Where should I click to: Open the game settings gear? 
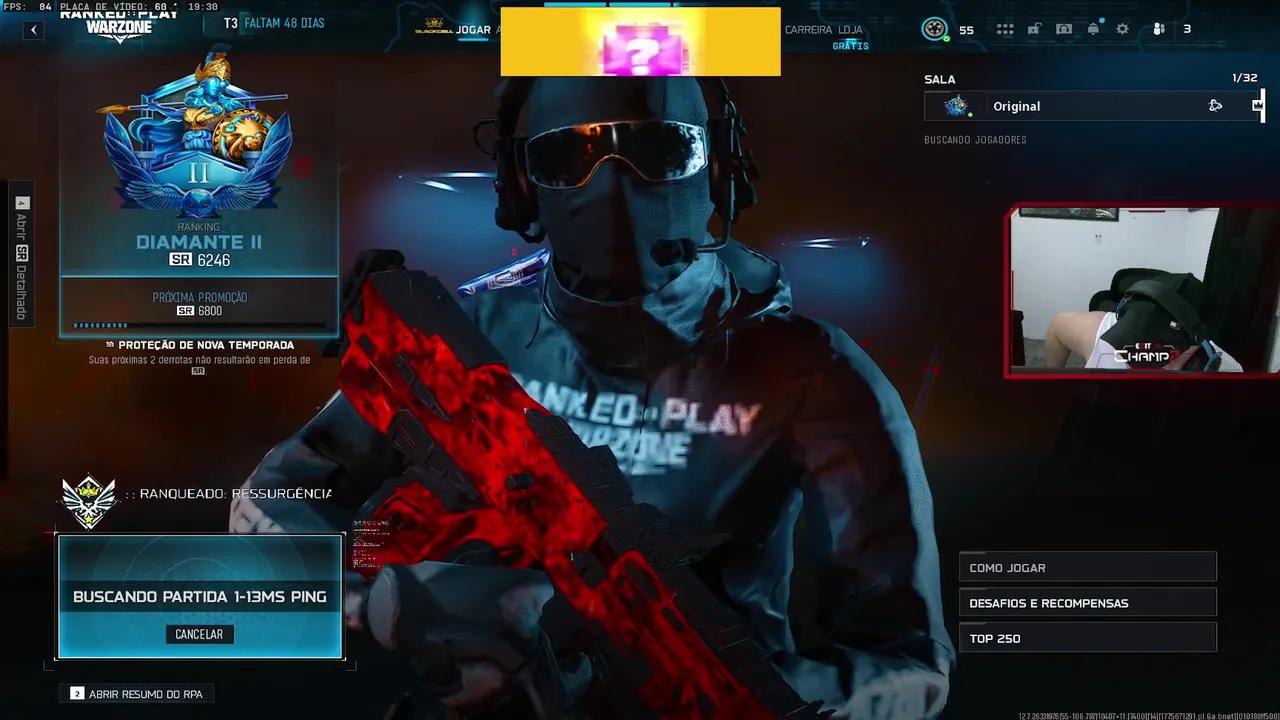[1123, 29]
